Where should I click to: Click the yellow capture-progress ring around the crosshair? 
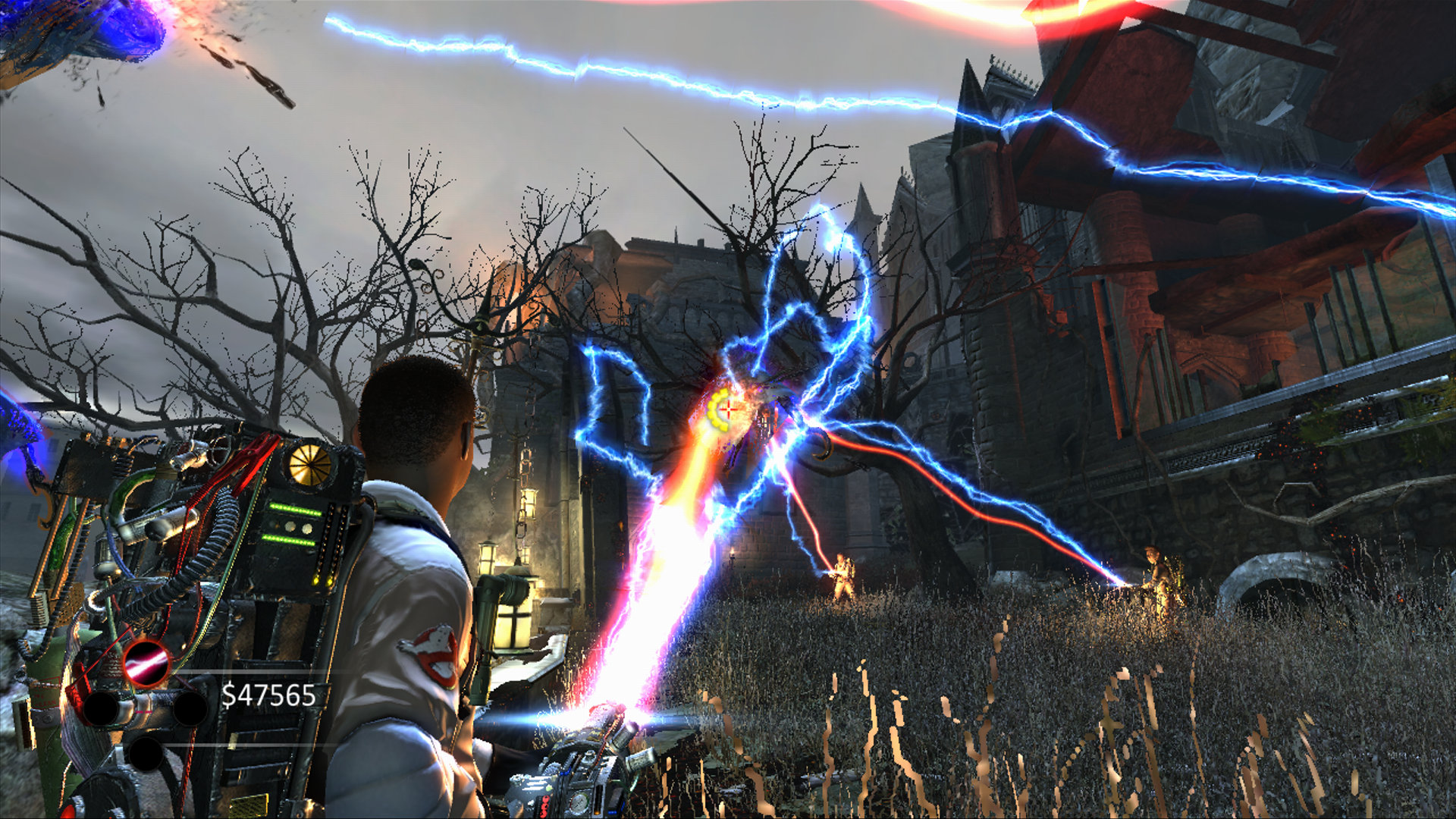pyautogui.click(x=719, y=410)
